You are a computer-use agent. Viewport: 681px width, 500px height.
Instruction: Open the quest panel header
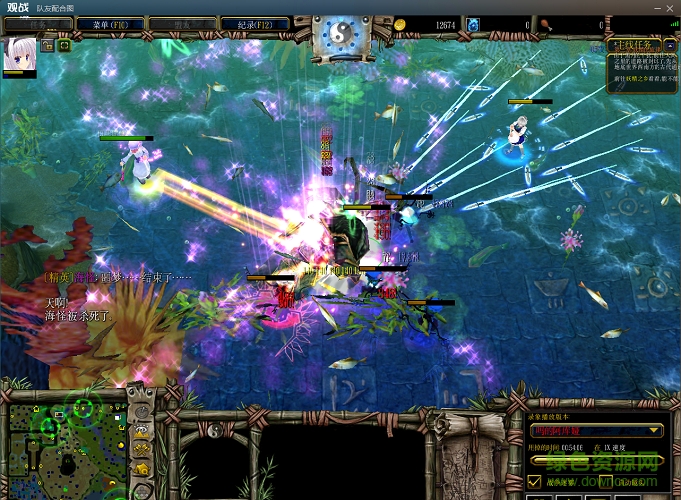tap(632, 44)
